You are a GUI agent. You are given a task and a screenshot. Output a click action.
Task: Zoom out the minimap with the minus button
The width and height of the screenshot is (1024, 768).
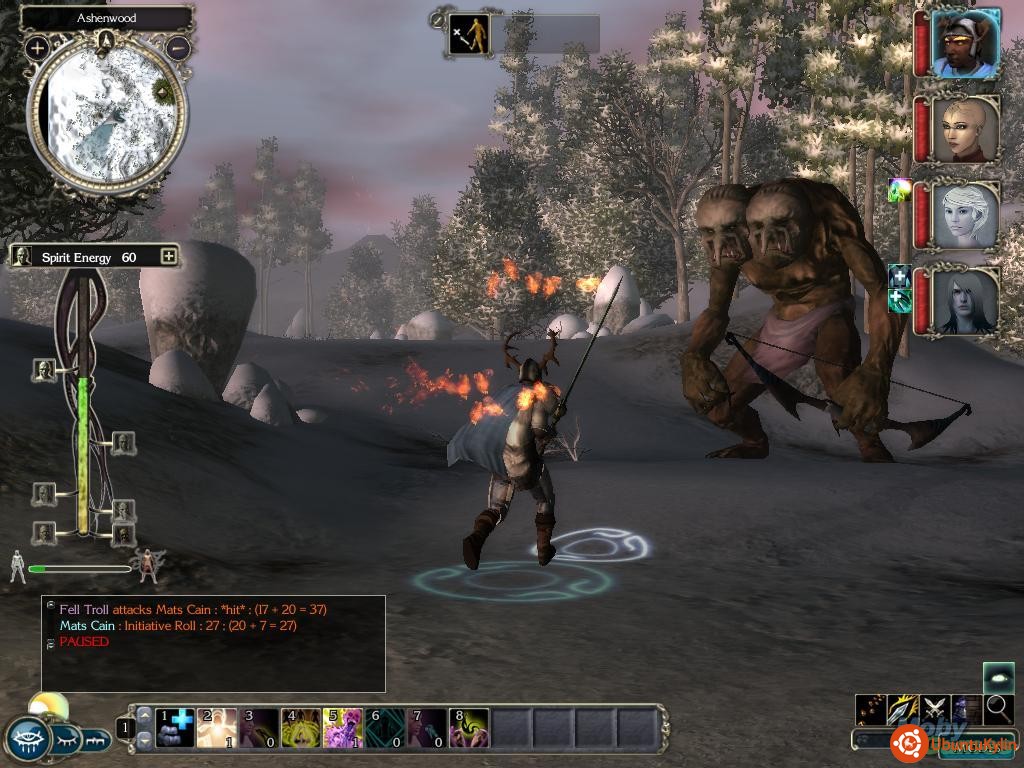[178, 47]
